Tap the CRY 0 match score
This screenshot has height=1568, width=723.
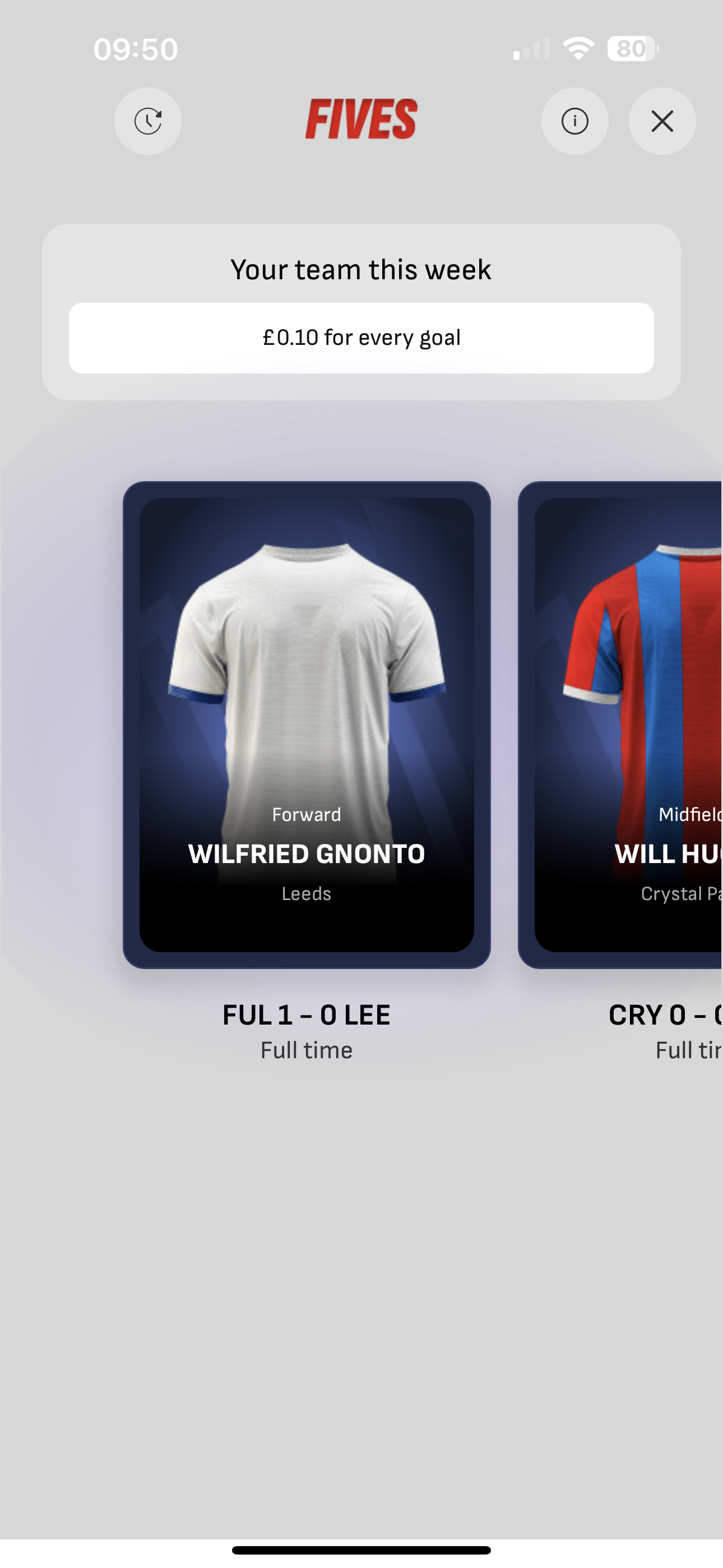[664, 1014]
